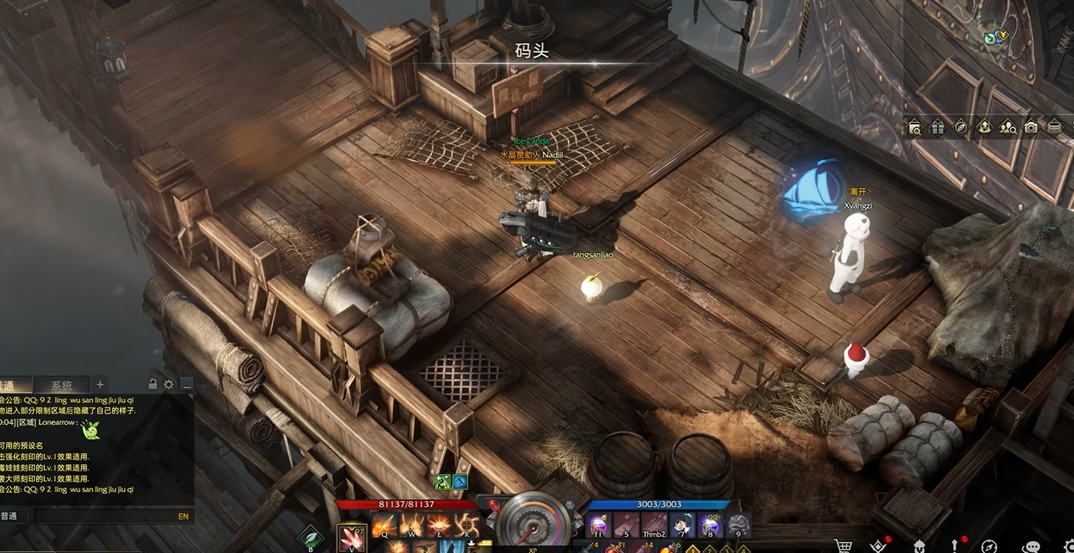Open the gift box menu icon
Screen dimensions: 1074x553
pos(938,127)
